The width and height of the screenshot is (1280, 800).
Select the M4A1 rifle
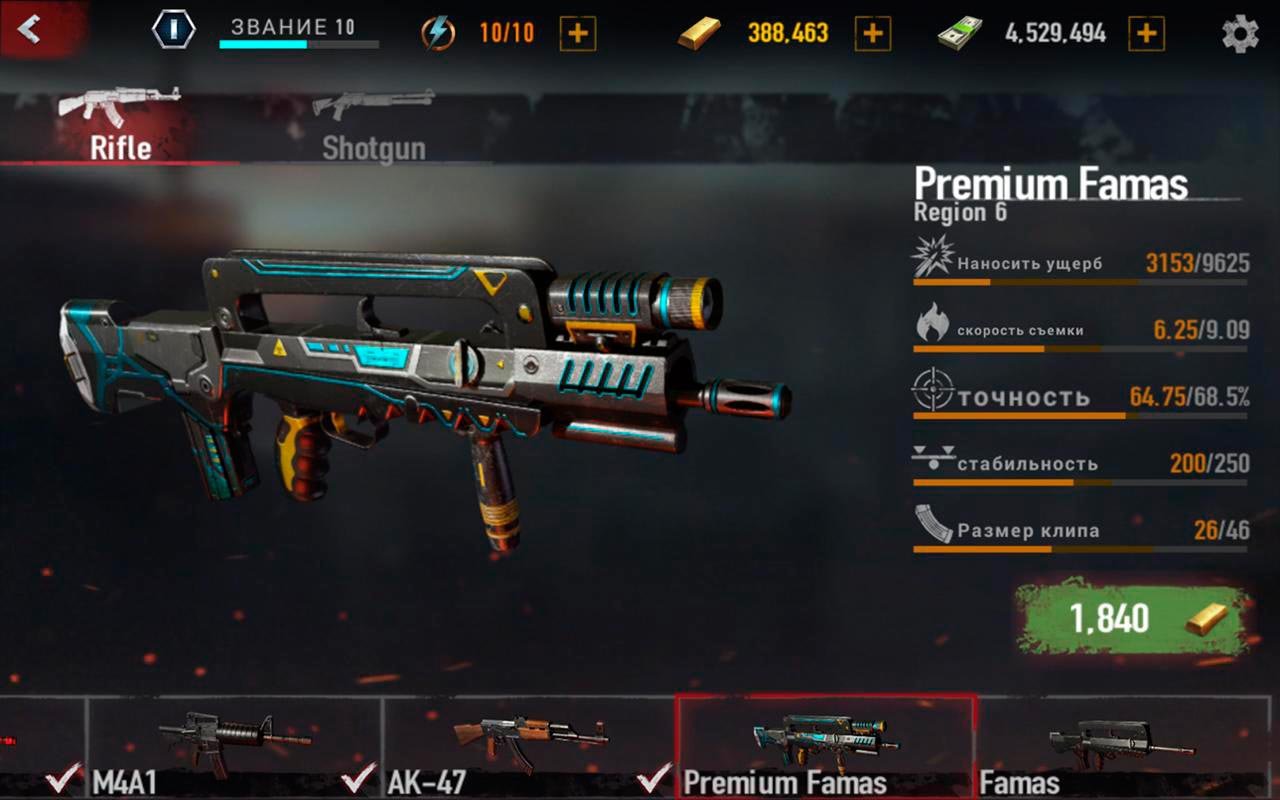point(235,747)
